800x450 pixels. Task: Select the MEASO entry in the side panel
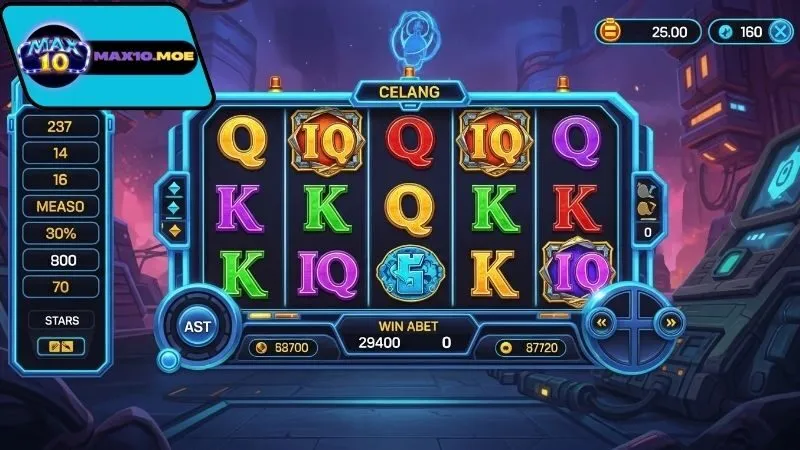pos(60,206)
